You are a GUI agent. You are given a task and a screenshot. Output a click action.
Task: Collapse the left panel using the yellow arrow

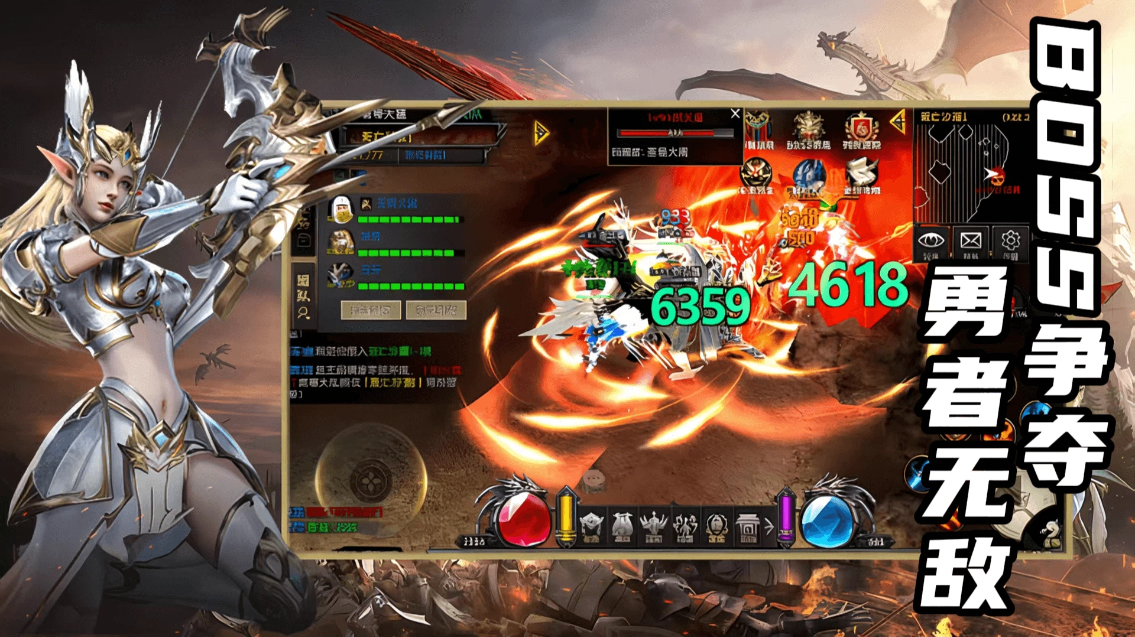click(x=541, y=133)
